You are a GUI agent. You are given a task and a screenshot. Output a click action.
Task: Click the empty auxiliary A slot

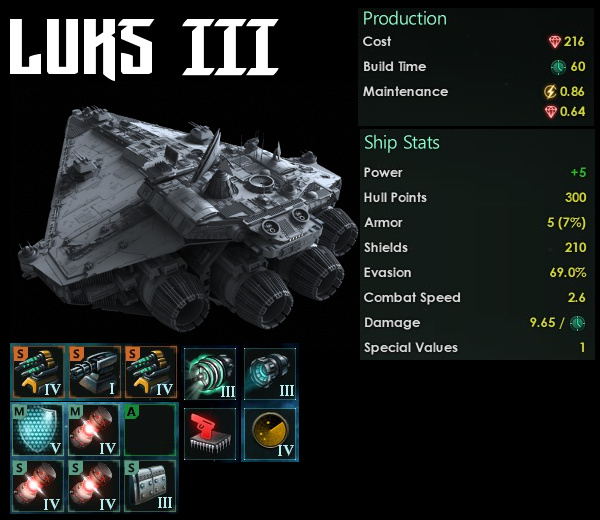click(150, 431)
